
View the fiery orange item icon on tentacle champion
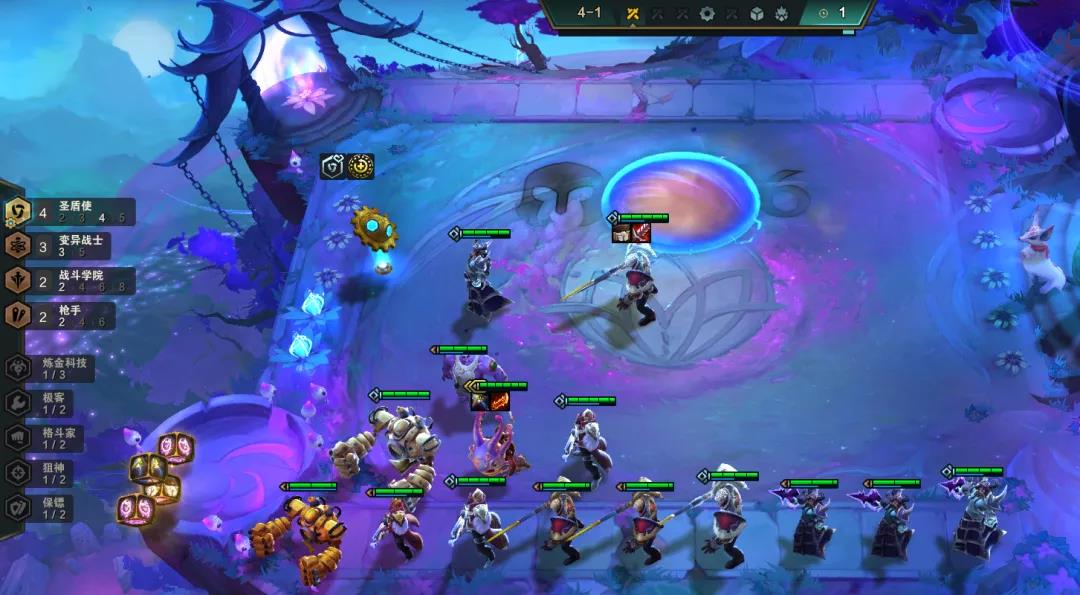pyautogui.click(x=498, y=401)
